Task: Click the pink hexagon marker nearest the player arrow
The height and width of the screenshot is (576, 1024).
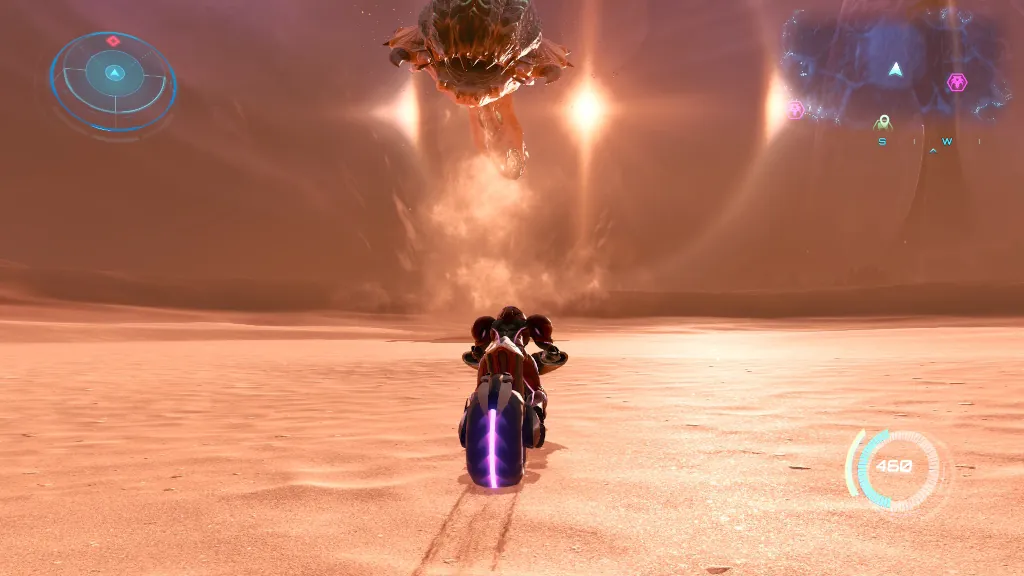Action: click(x=957, y=82)
